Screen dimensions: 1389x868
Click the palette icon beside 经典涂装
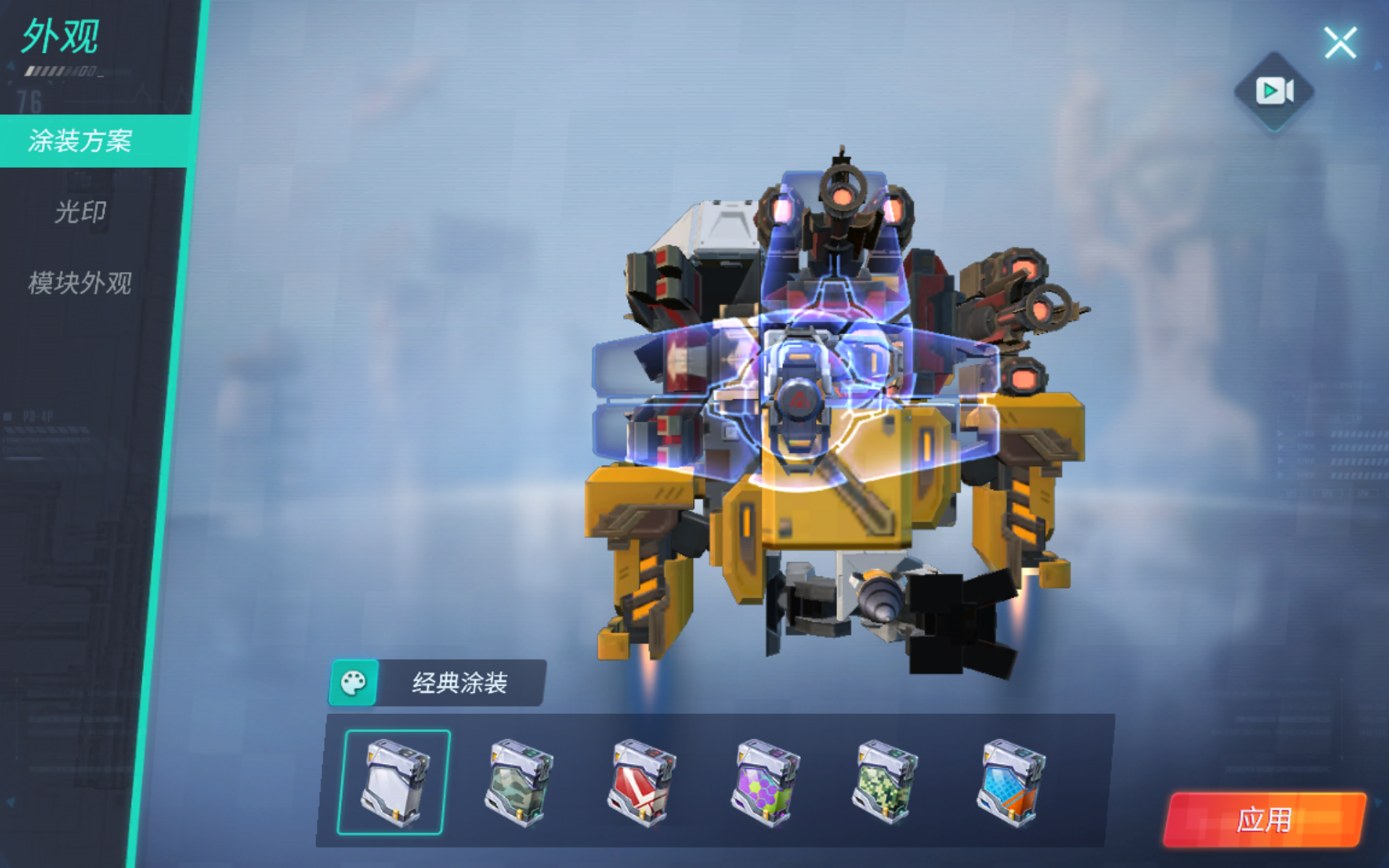click(x=352, y=683)
